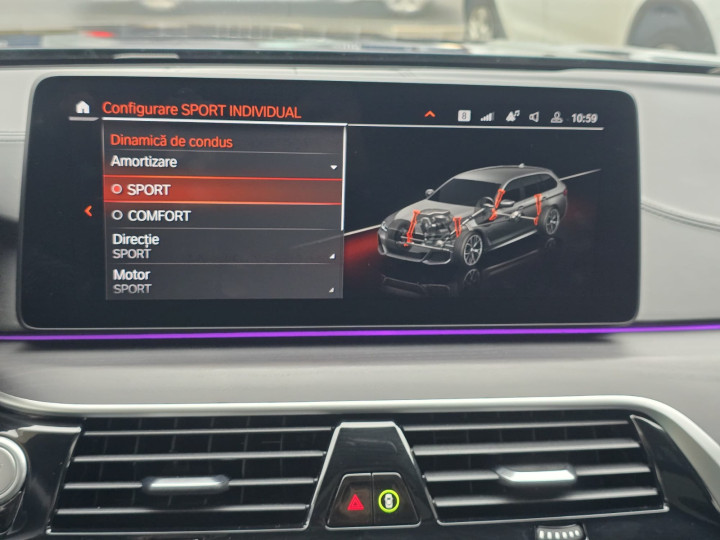720x540 pixels.
Task: Select the SPORT damping option
Action: (224, 189)
